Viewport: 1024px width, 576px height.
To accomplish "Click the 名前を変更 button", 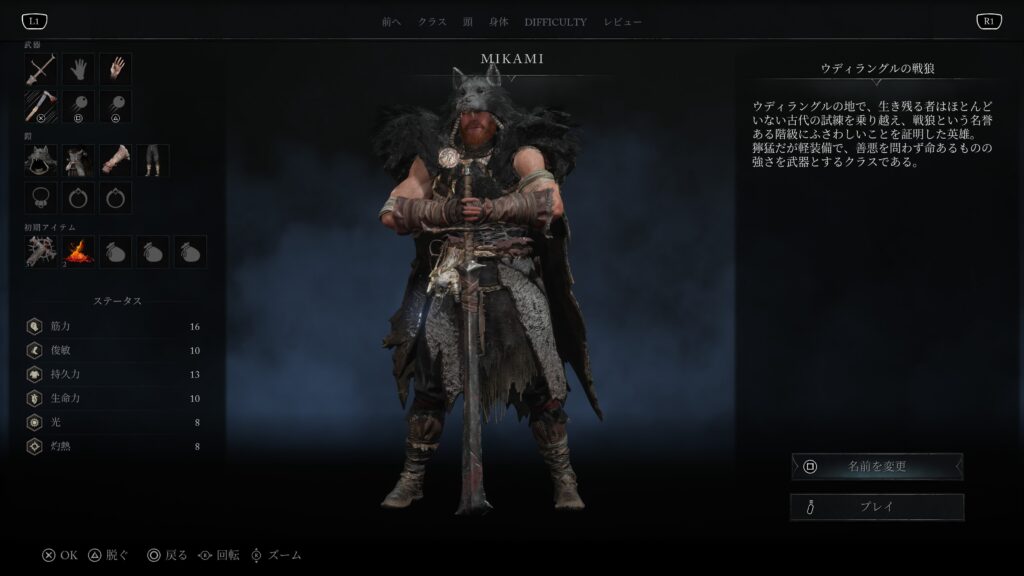I will (x=877, y=466).
